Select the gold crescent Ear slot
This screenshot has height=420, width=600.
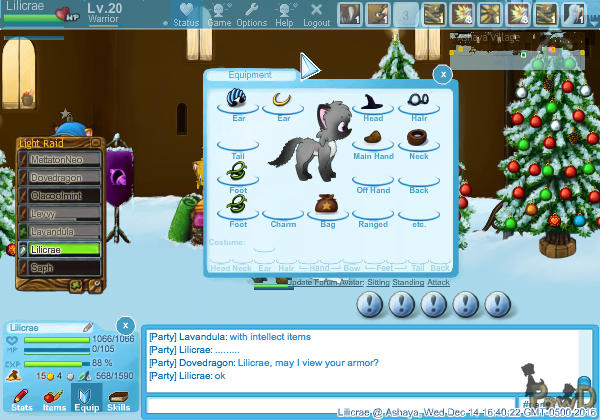[x=283, y=101]
